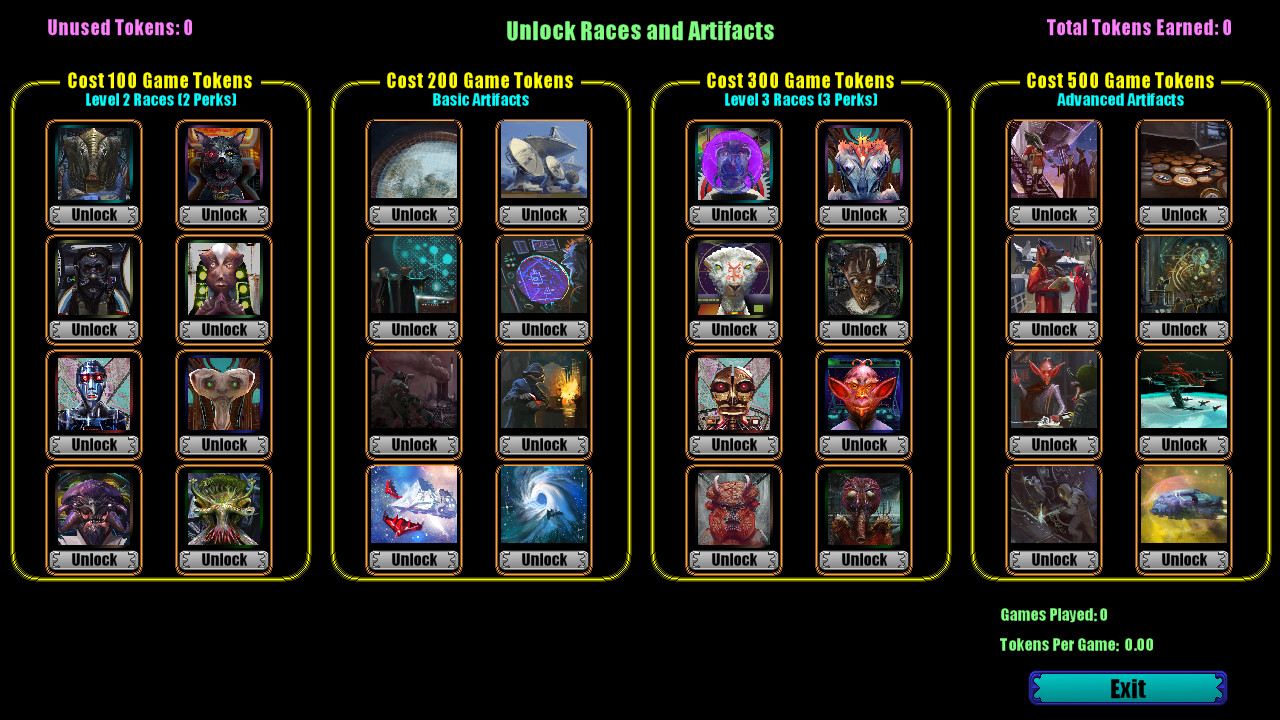The width and height of the screenshot is (1280, 720).
Task: Unlock the green tentacled race in 100-token column
Action: pos(224,560)
